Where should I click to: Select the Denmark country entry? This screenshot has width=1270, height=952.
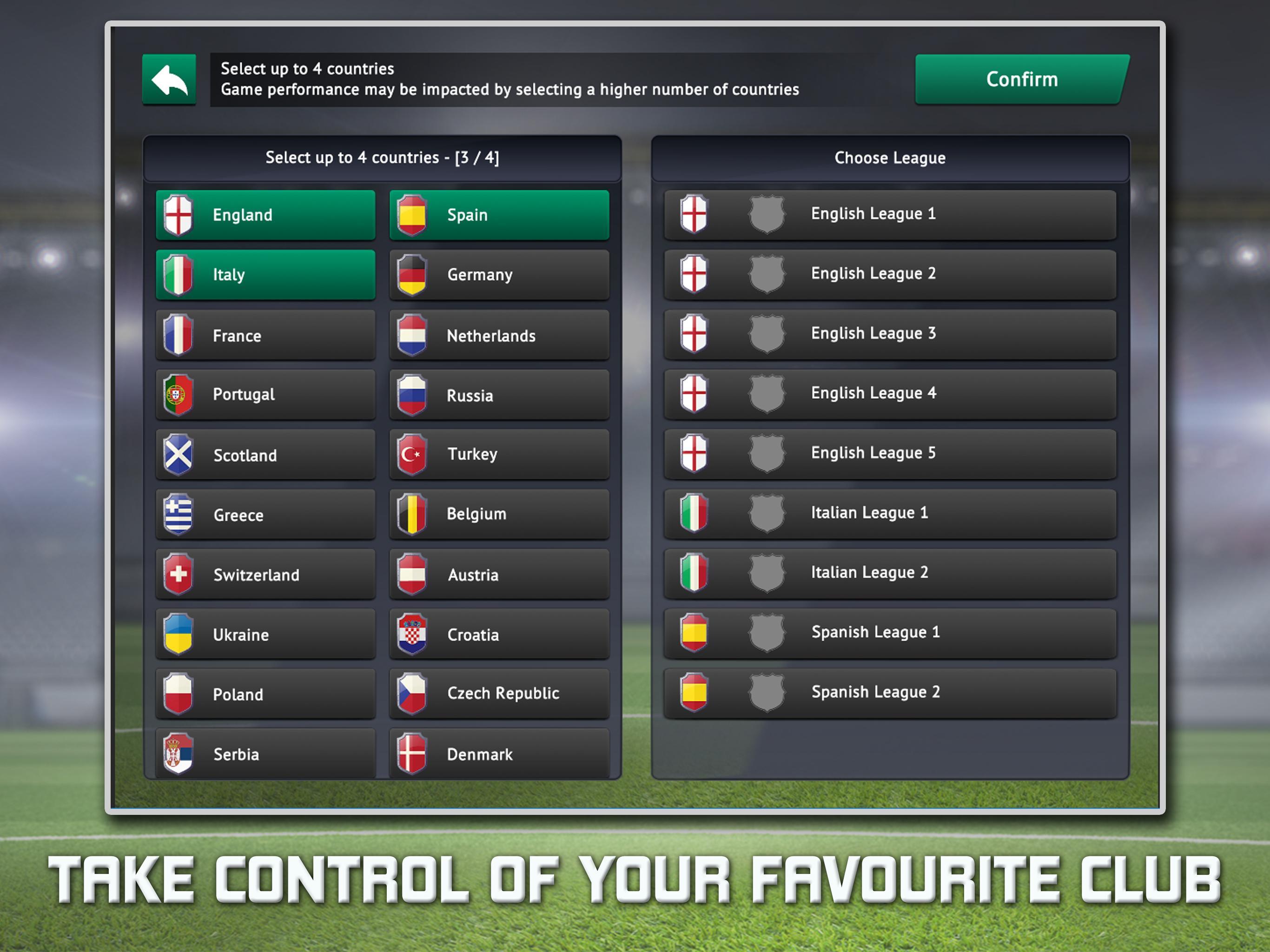pos(498,754)
